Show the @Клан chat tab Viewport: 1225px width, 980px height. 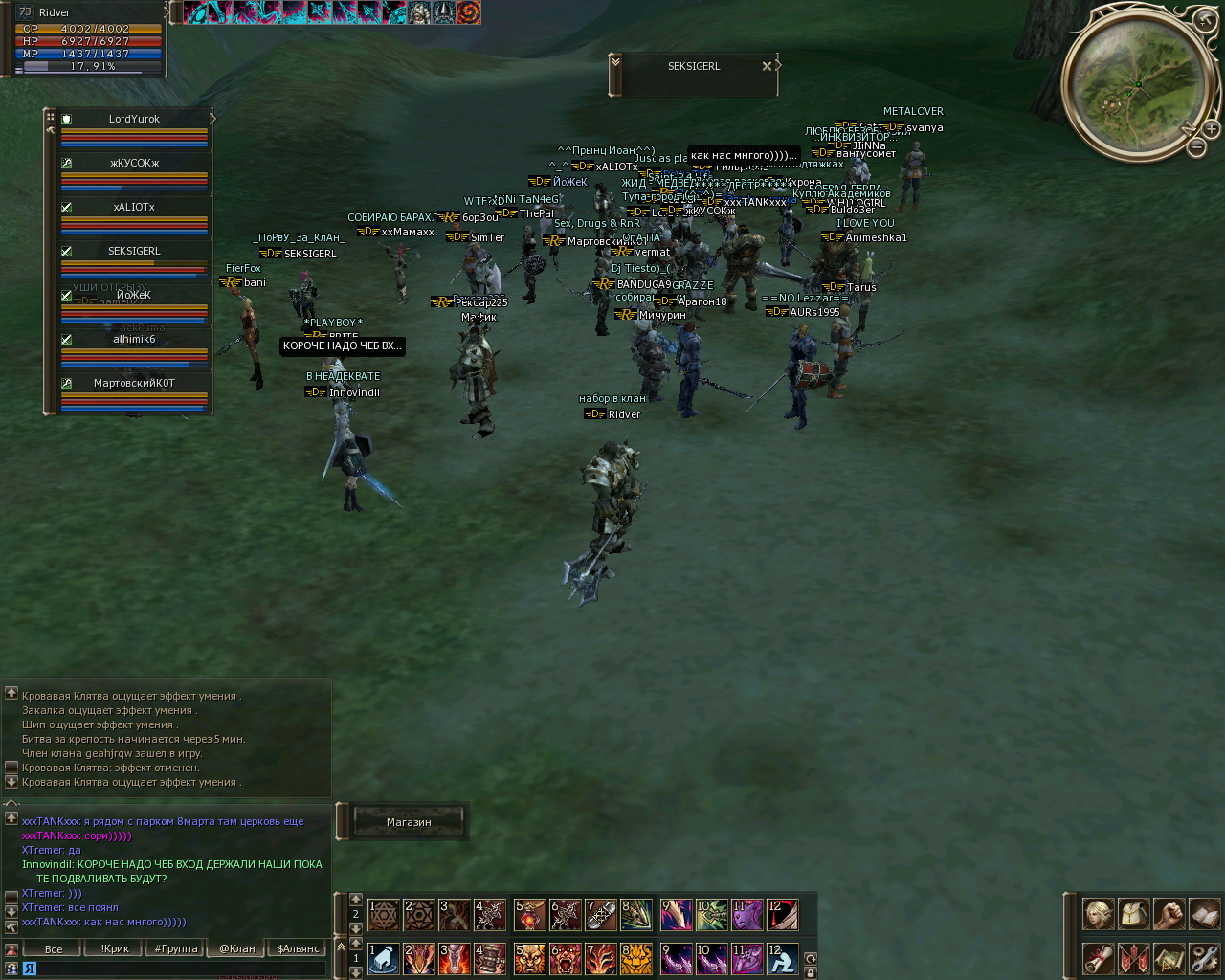pyautogui.click(x=237, y=949)
